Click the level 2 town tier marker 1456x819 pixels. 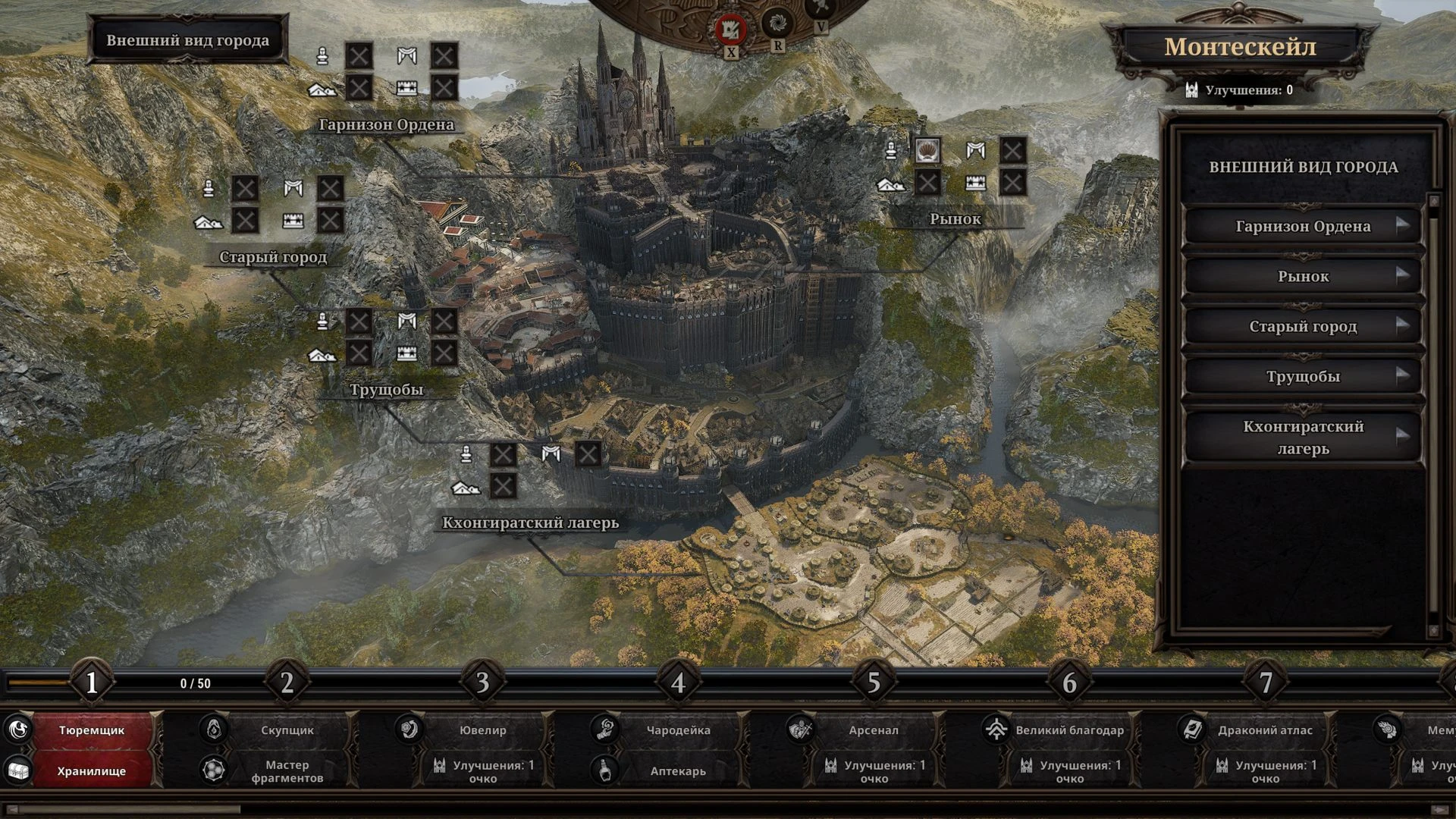(x=287, y=682)
